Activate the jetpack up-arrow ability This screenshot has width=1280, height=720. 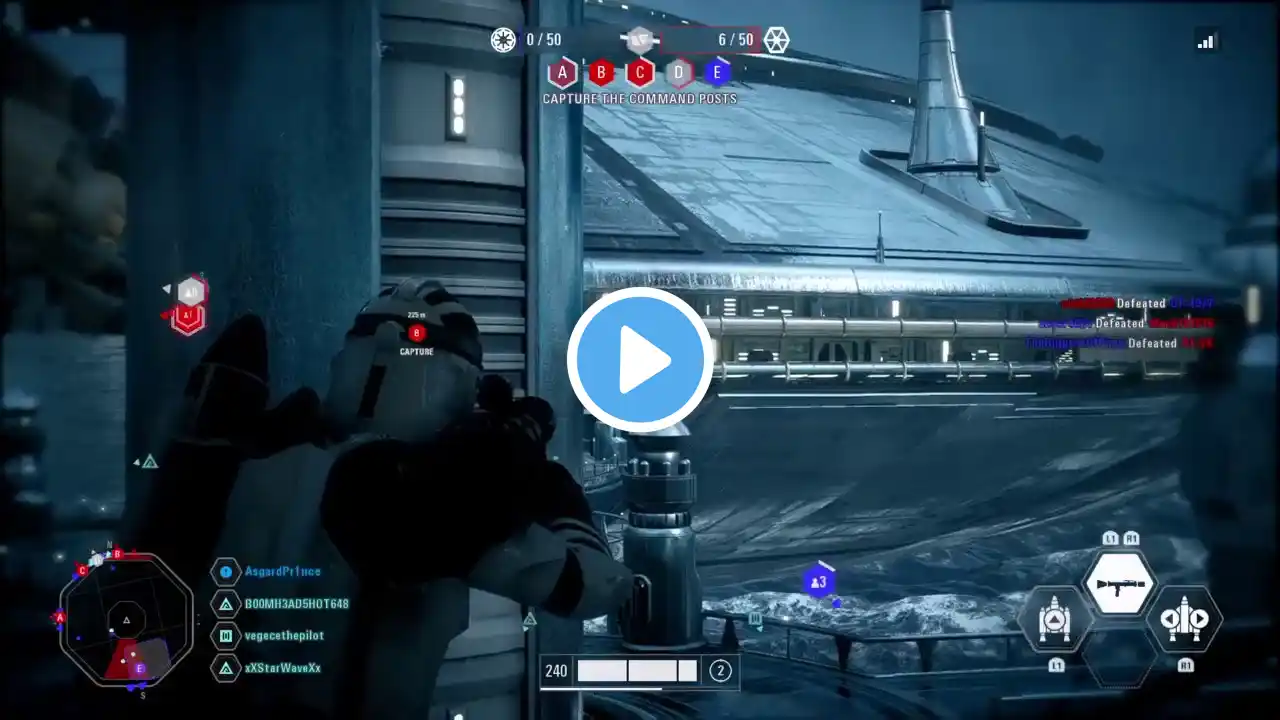point(1054,620)
